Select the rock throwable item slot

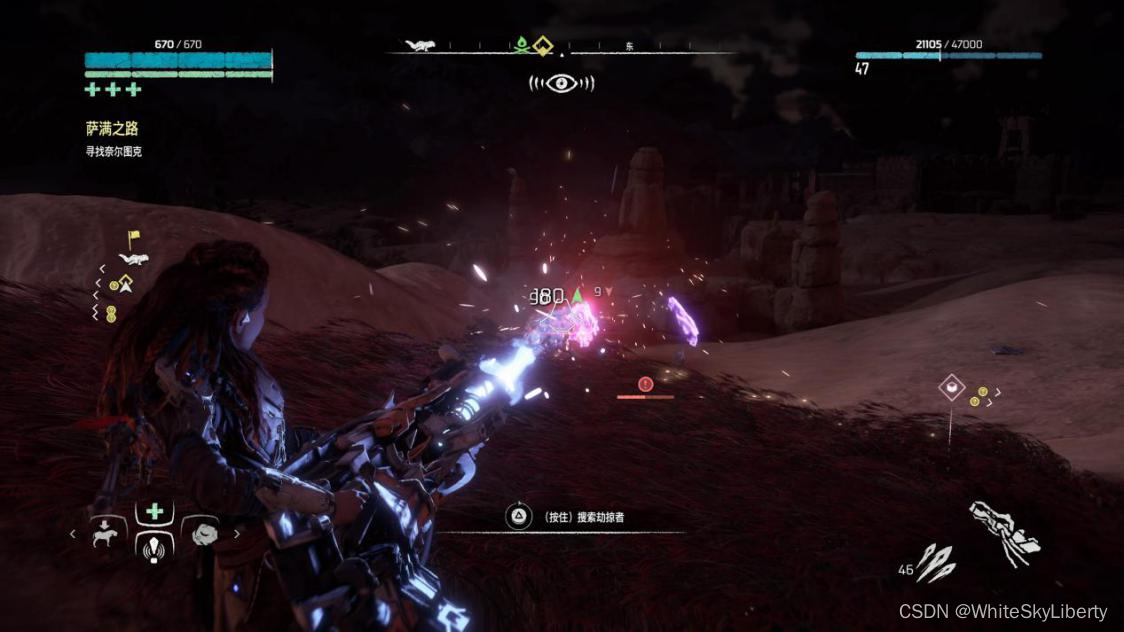[205, 534]
